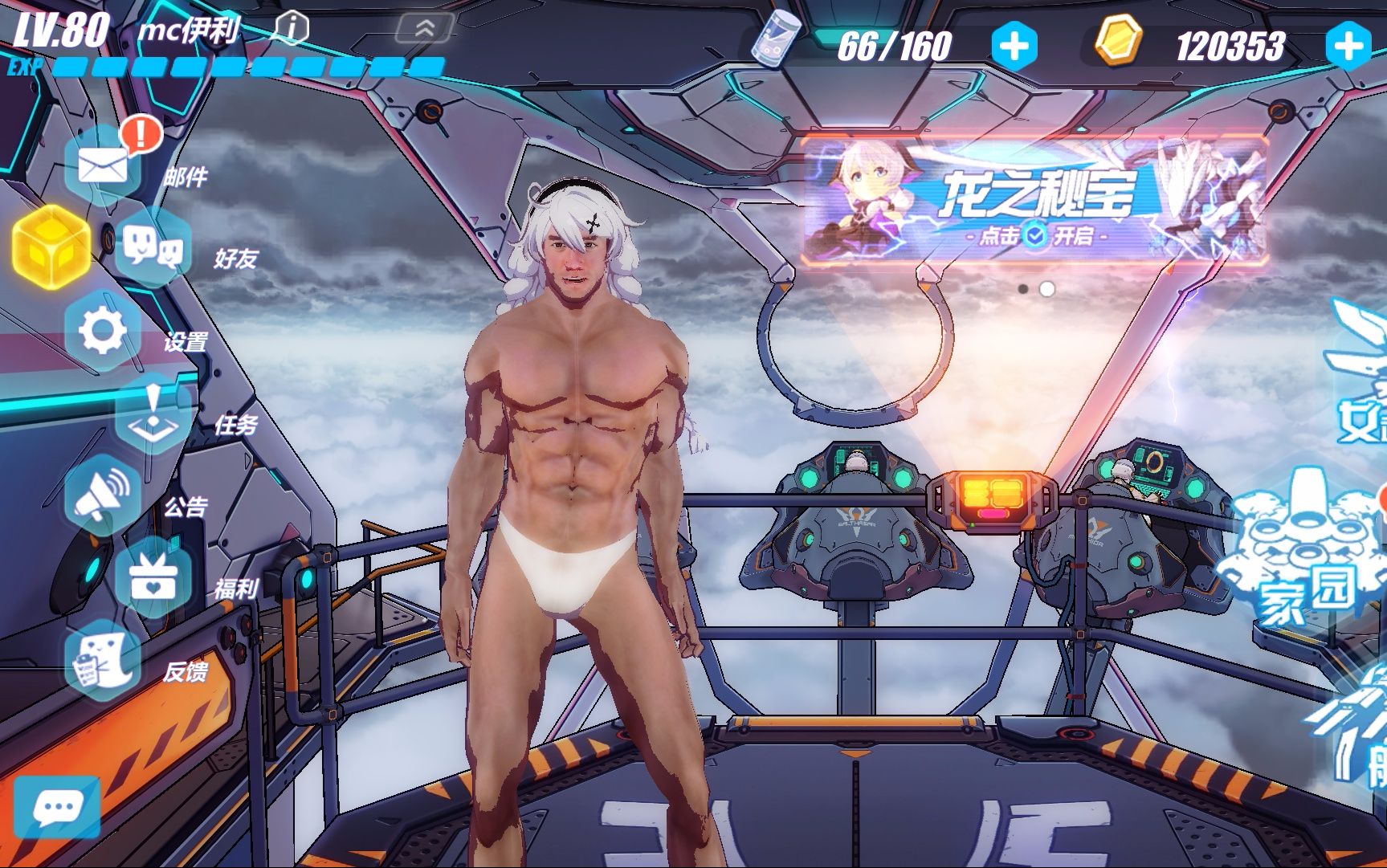This screenshot has height=868, width=1387.
Task: Open the info icon beside player name
Action: point(293,26)
